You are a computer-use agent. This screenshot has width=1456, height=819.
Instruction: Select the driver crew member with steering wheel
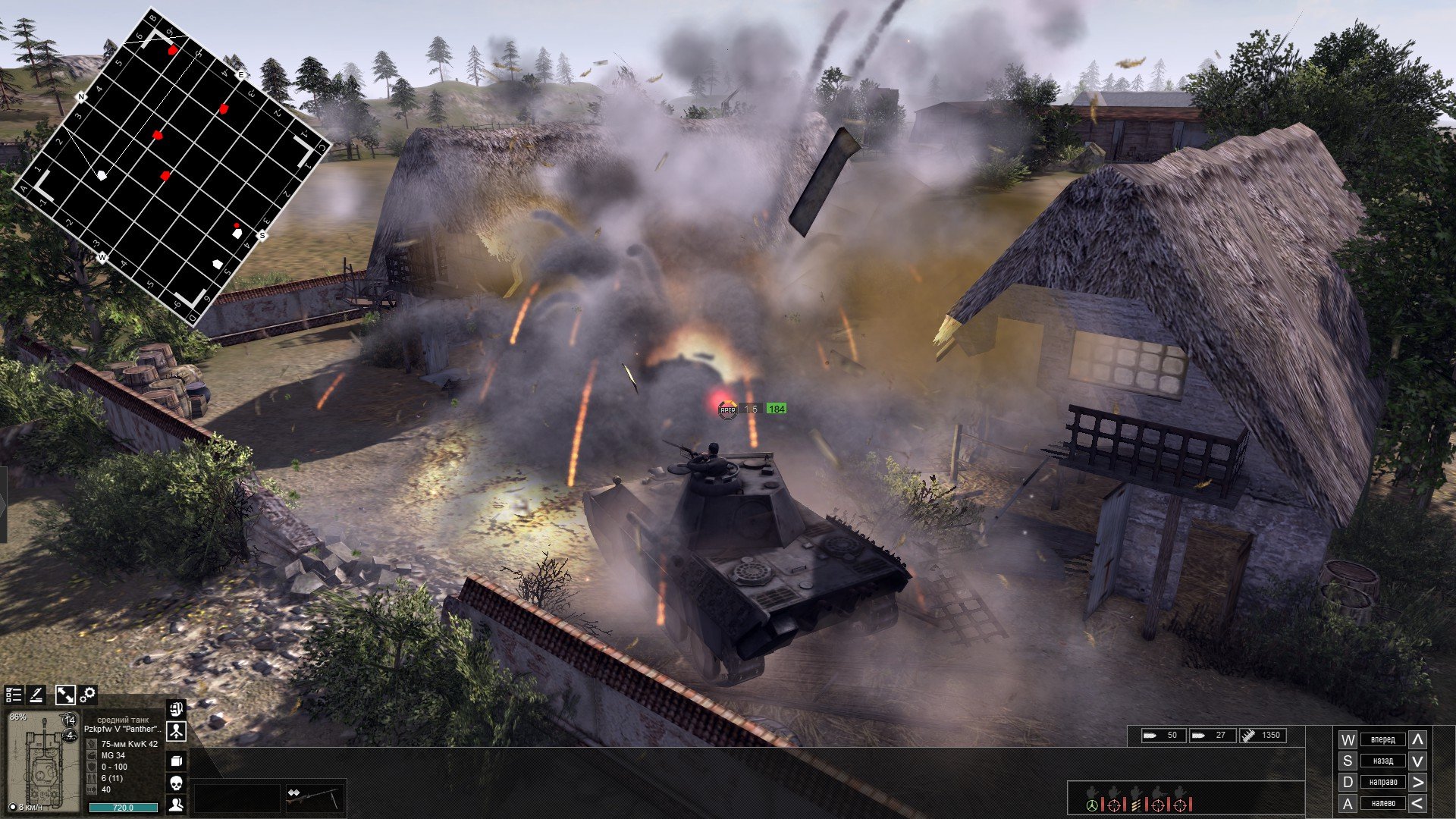1092,802
